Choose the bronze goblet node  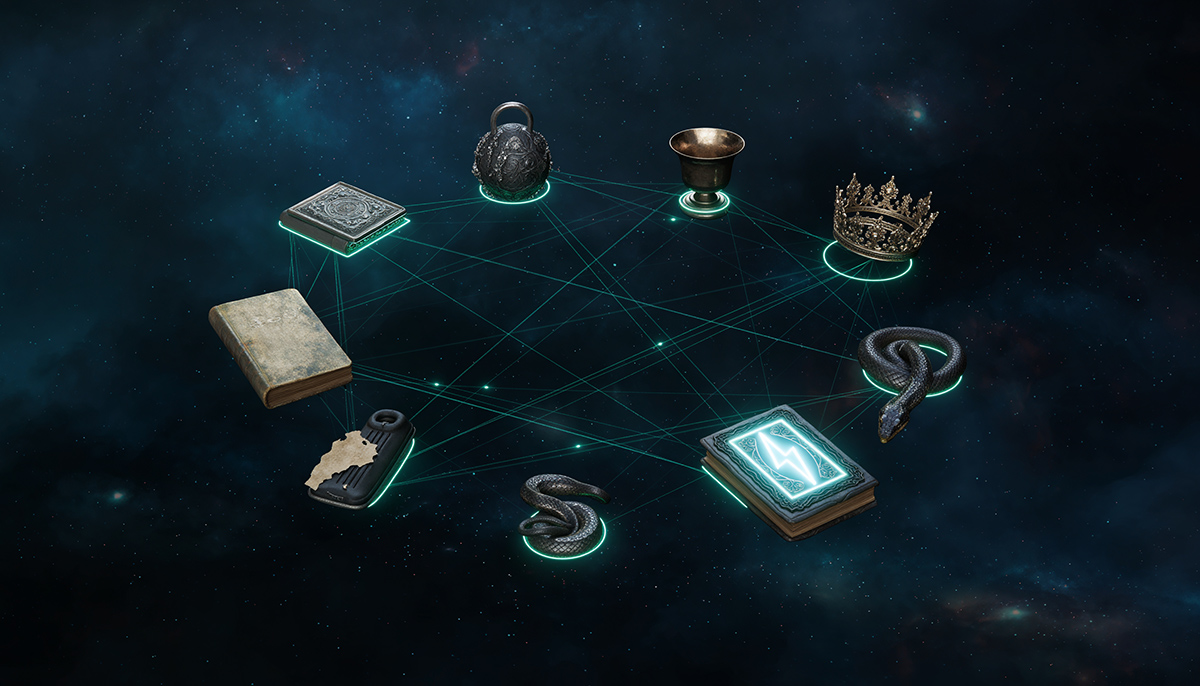coord(705,165)
